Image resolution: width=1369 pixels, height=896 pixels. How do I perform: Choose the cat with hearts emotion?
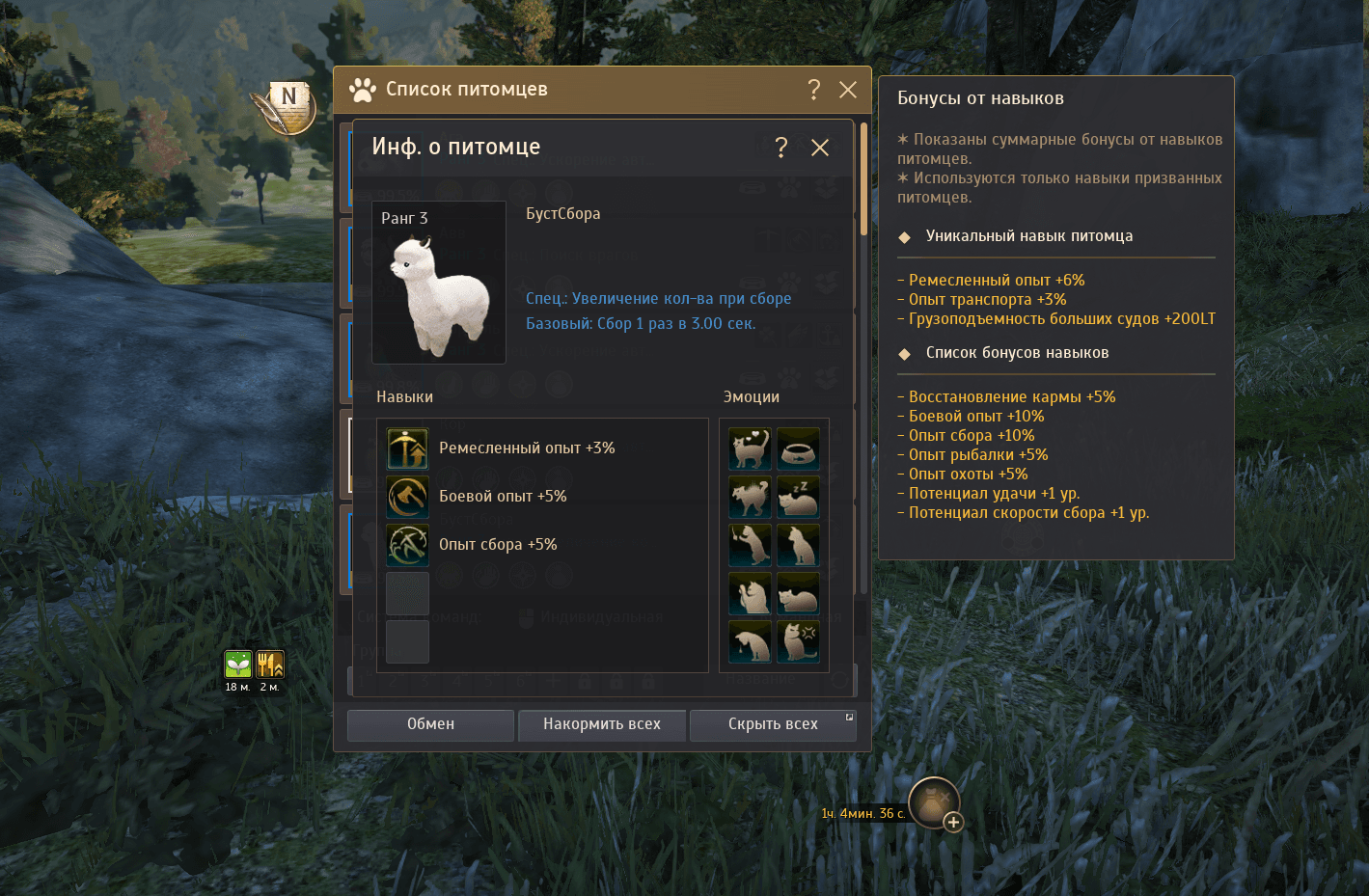pos(750,448)
